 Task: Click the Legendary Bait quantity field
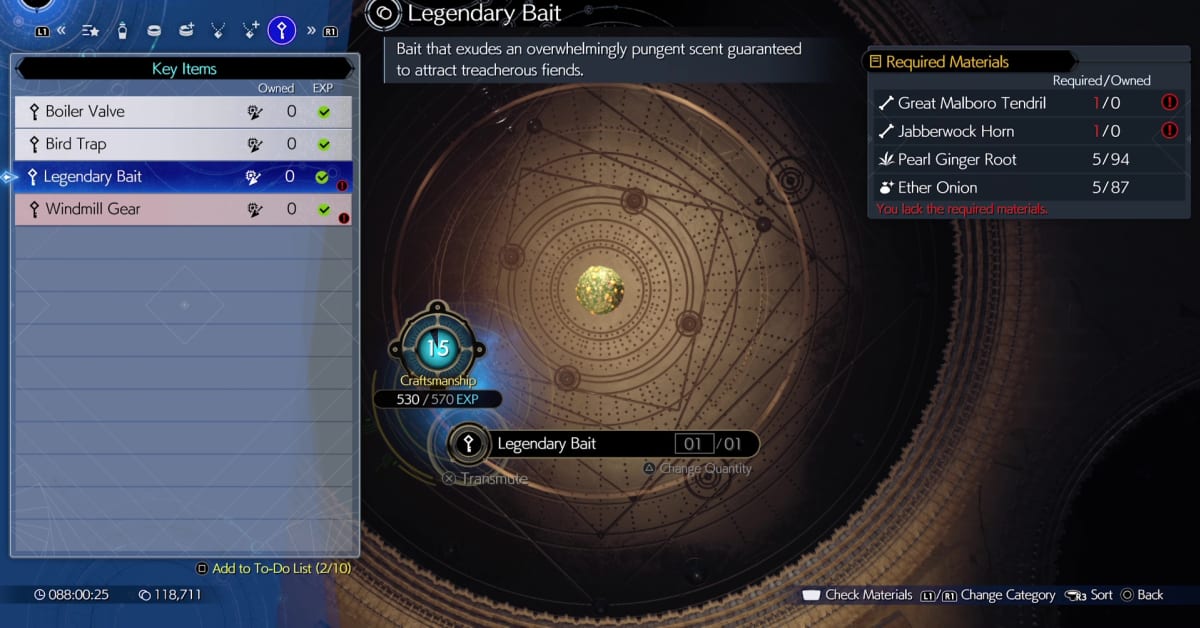693,444
